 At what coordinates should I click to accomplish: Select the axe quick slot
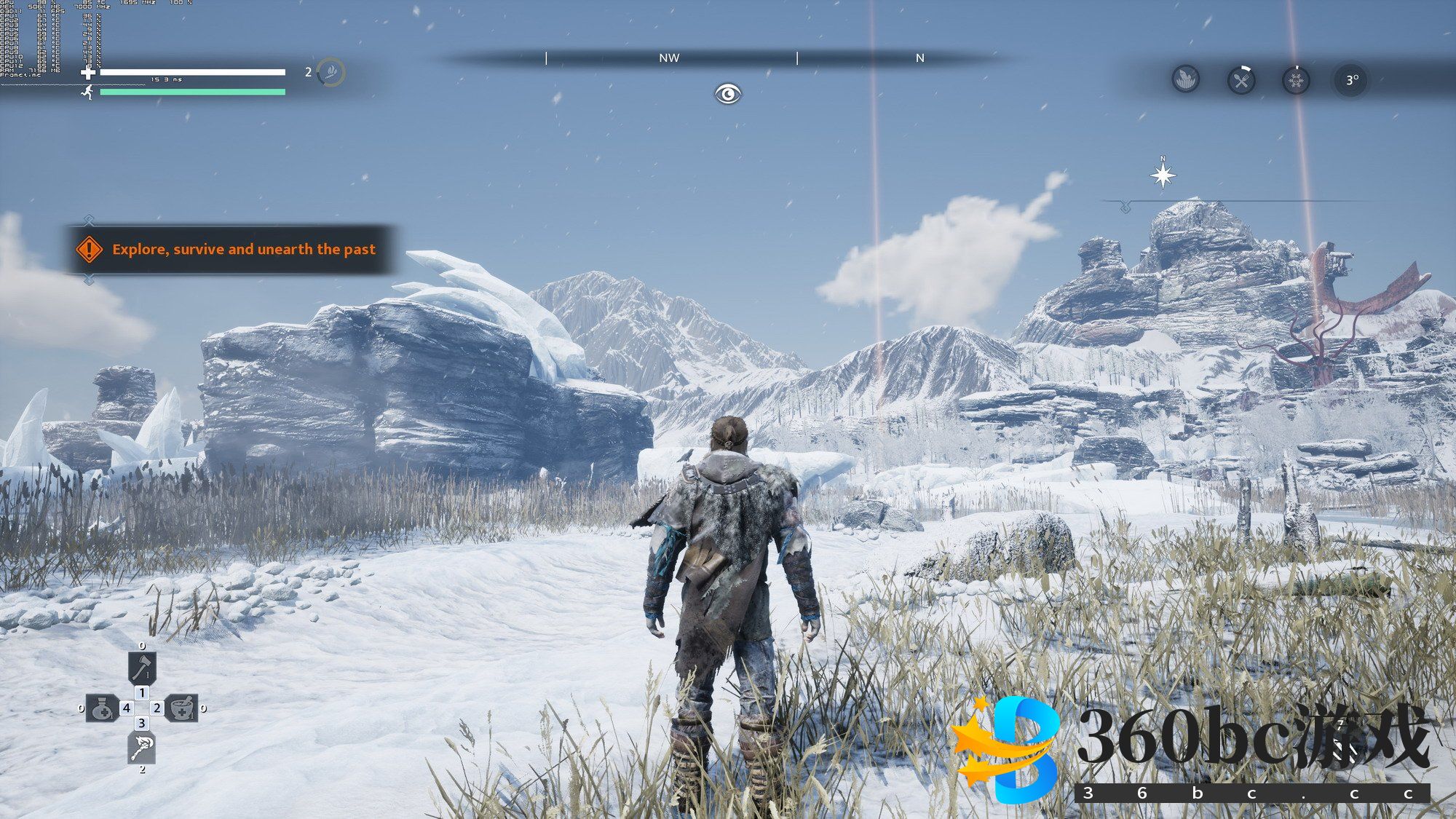tap(142, 667)
